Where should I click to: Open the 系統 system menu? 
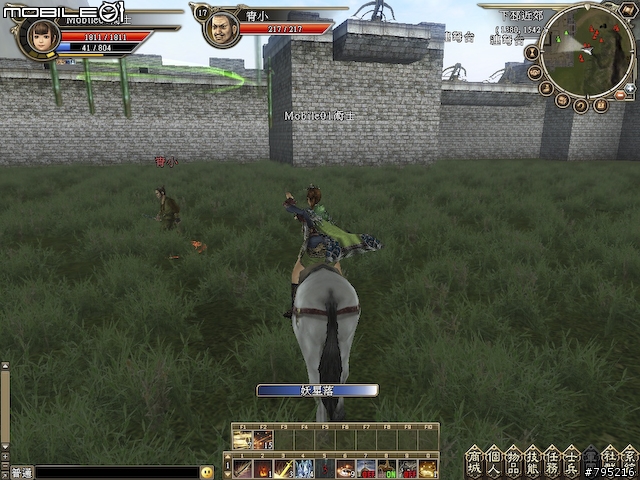pyautogui.click(x=628, y=459)
